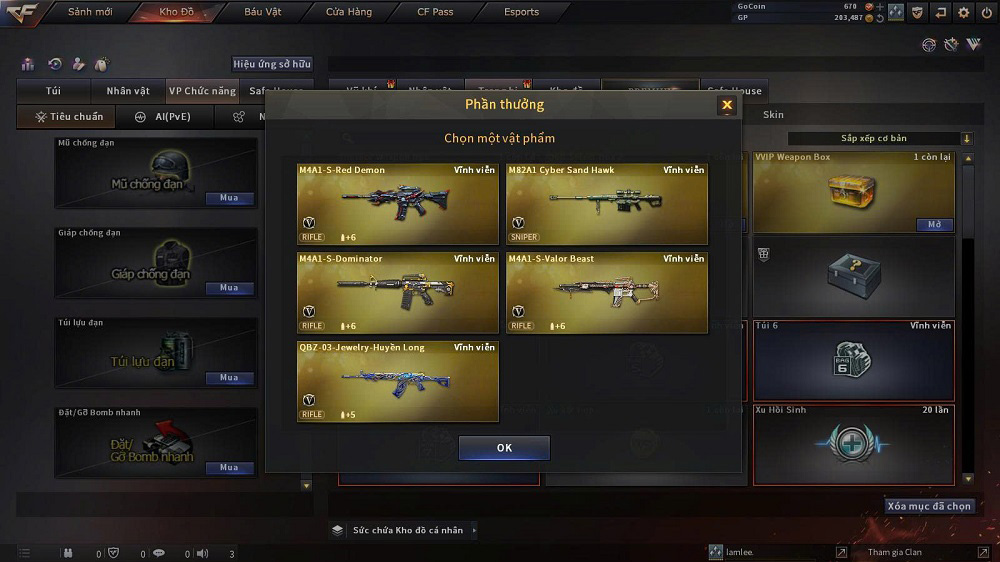Pick the M4A1-S-Dominator rifle

pos(397,293)
